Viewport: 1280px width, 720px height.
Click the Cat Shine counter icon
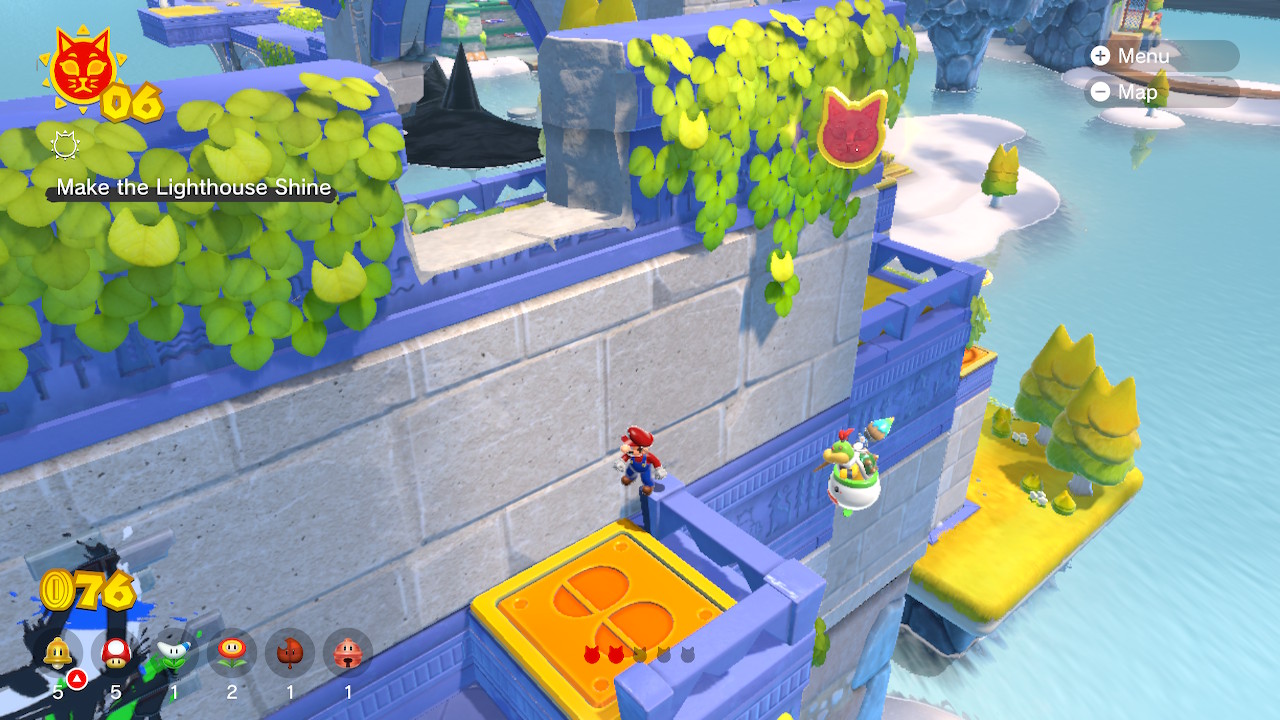pyautogui.click(x=82, y=68)
